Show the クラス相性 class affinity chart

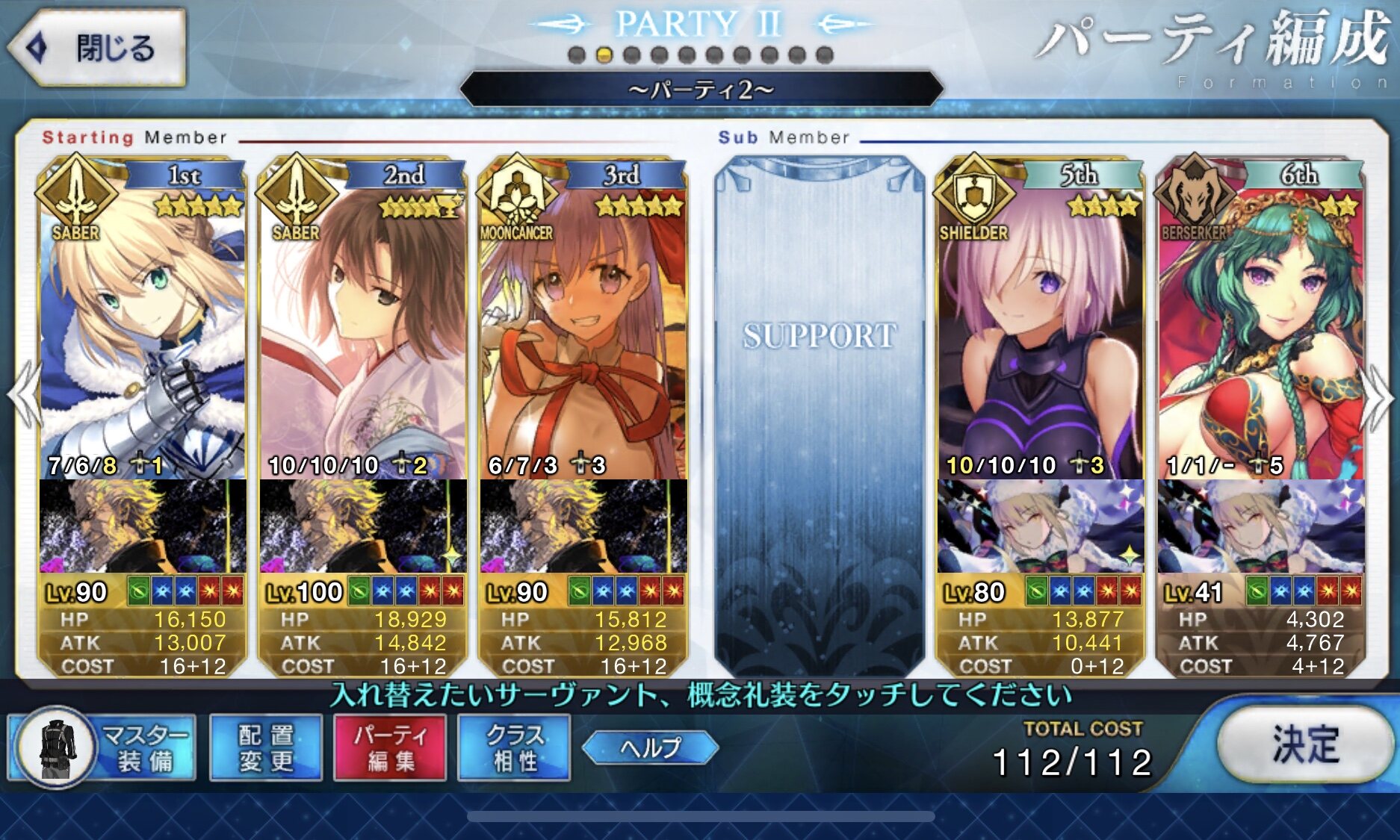514,747
